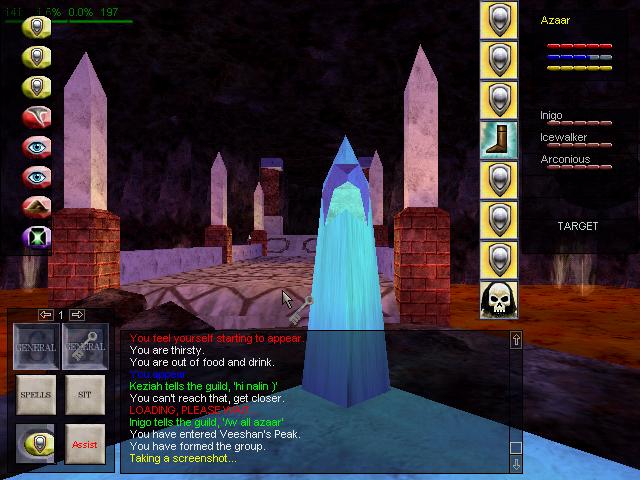Viewport: 640px width, 480px height.
Task: Cast the purple gem with green X
Action: tap(37, 241)
